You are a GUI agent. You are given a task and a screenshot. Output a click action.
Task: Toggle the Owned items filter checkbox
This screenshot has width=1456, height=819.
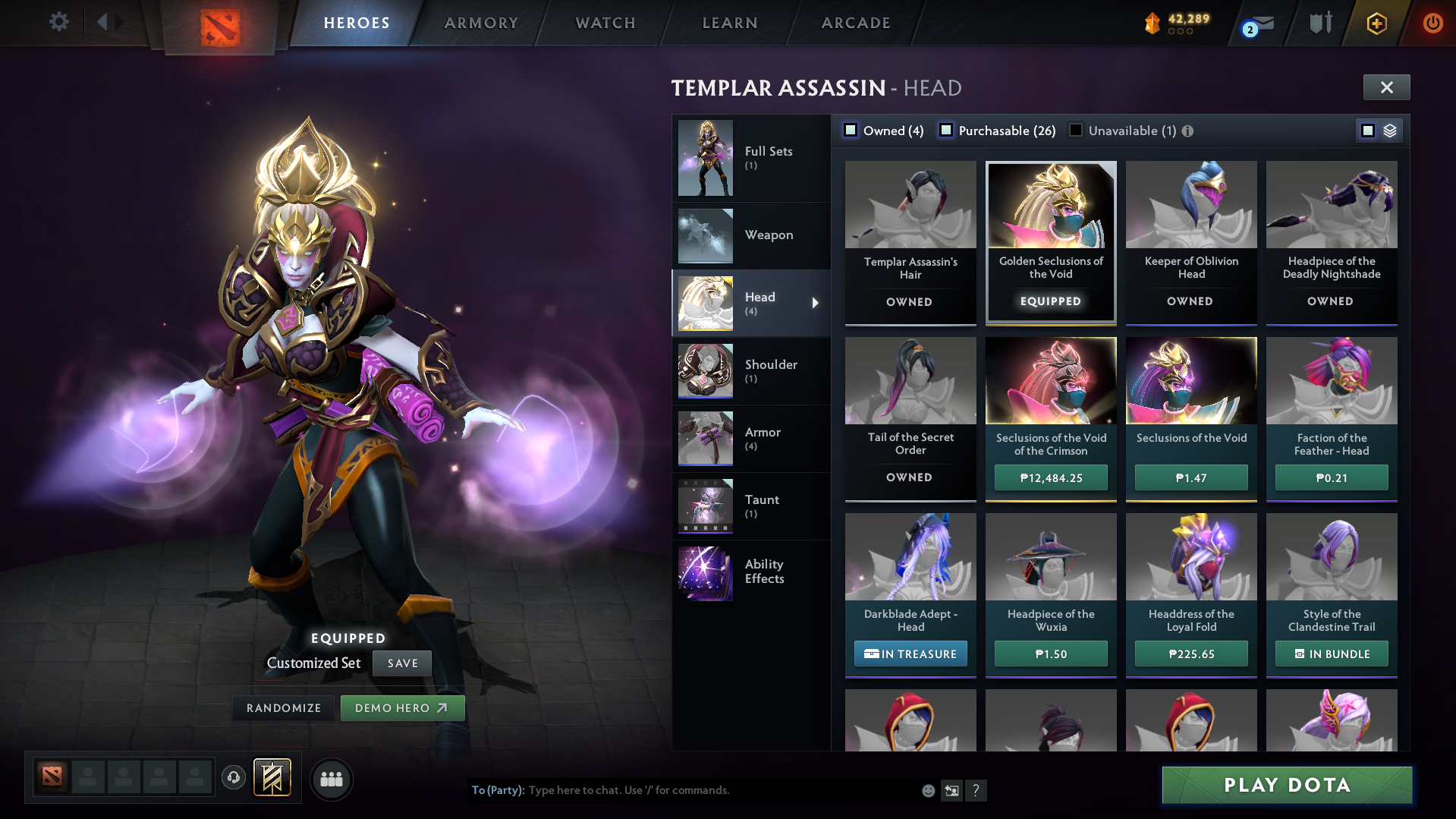[x=851, y=131]
